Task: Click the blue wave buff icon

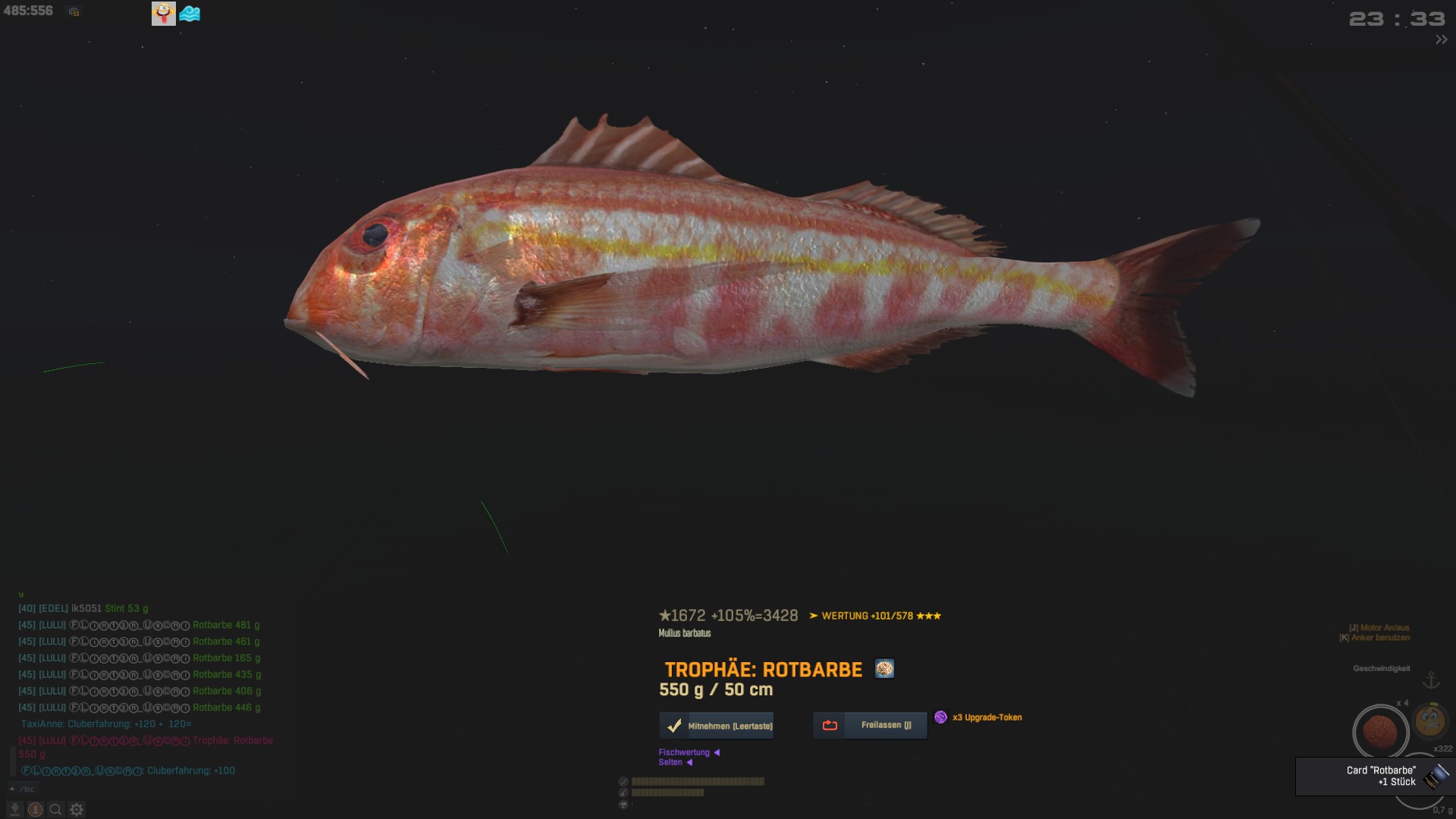Action: (x=190, y=14)
